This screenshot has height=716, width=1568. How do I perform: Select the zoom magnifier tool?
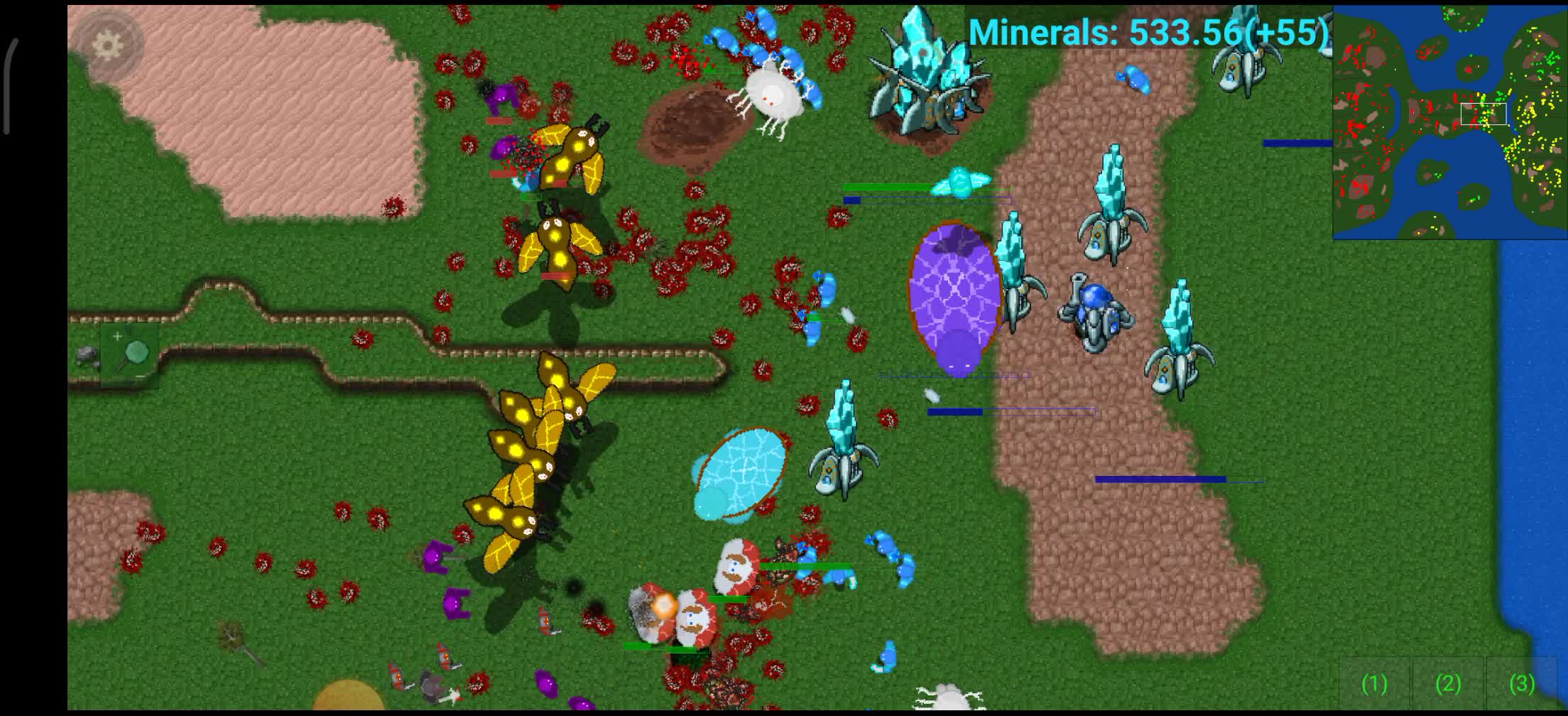[x=137, y=350]
